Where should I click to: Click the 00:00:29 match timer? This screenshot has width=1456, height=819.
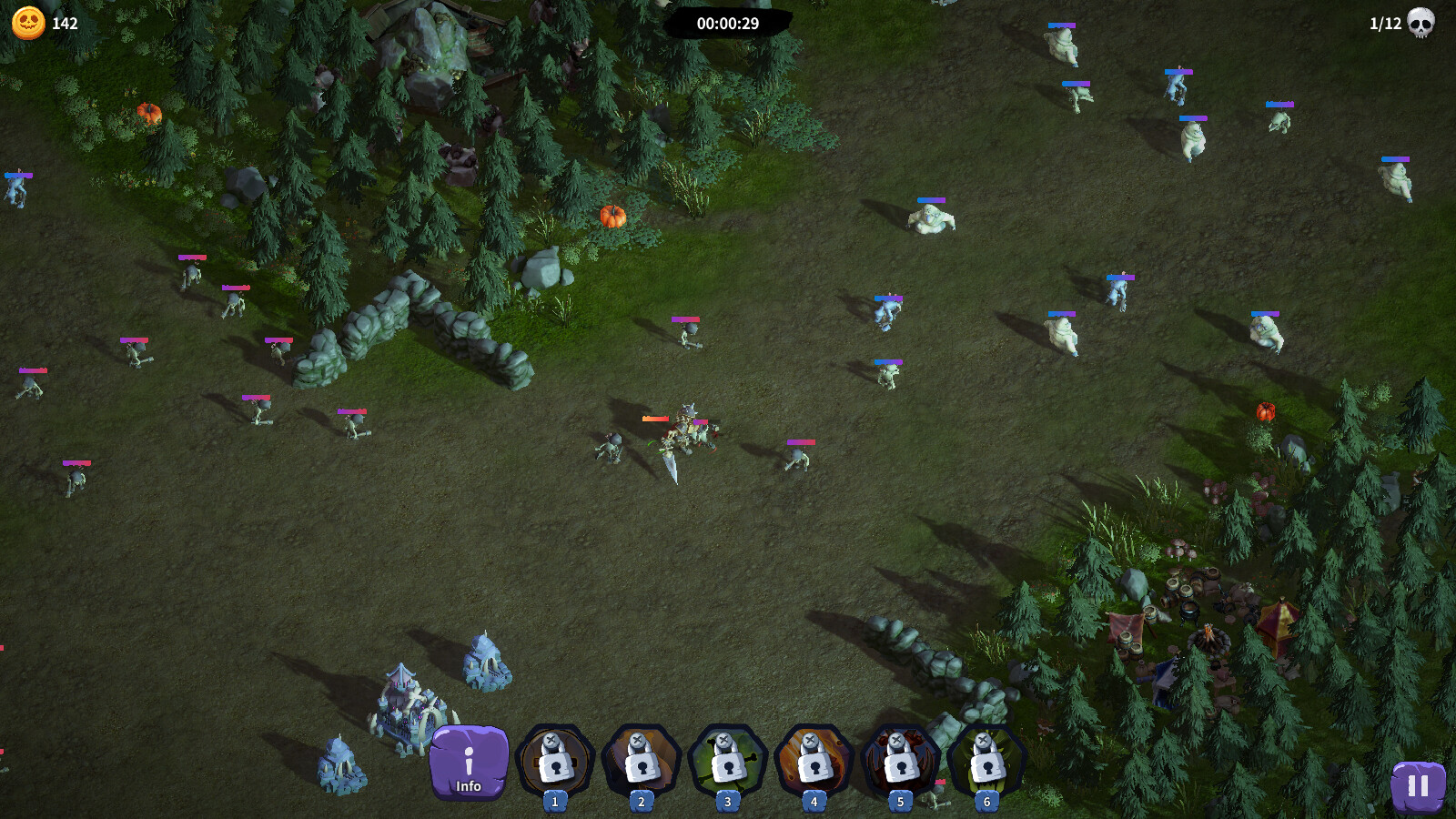(728, 25)
